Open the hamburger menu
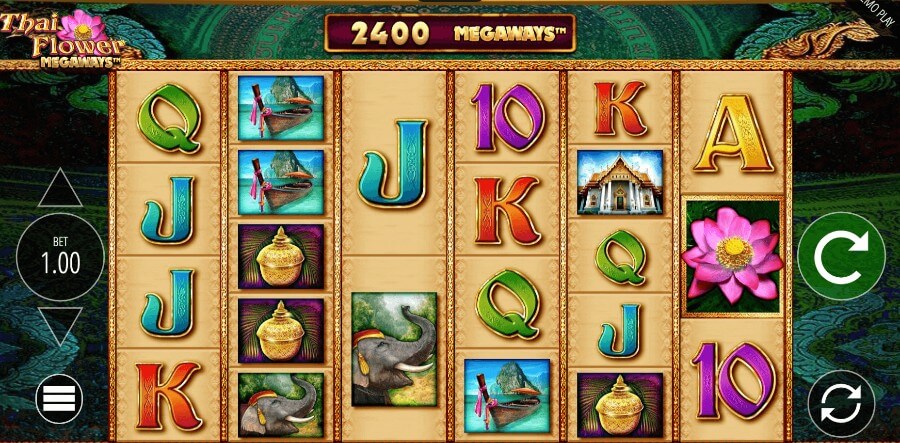 click(x=60, y=400)
